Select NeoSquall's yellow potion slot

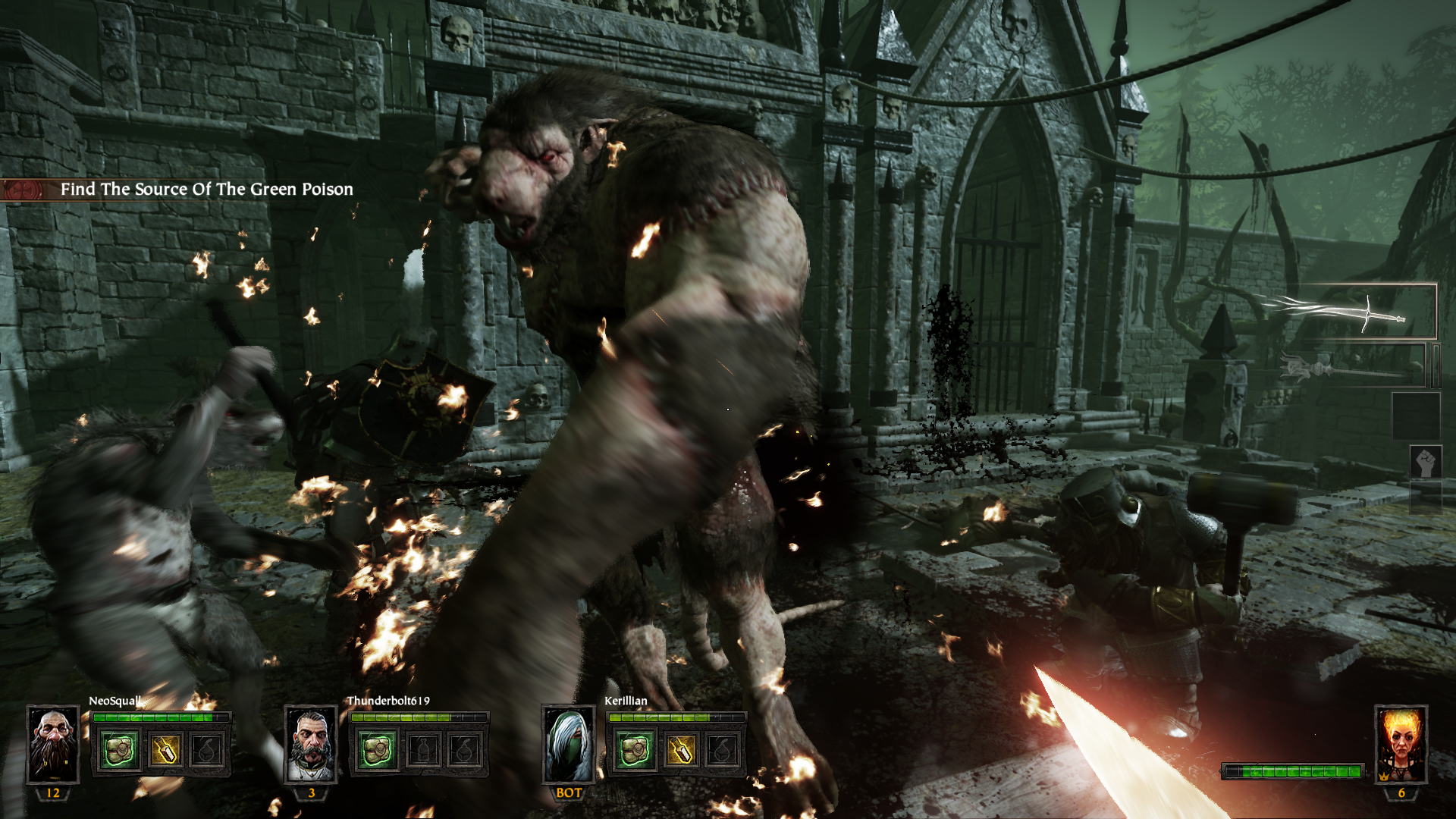[x=165, y=751]
